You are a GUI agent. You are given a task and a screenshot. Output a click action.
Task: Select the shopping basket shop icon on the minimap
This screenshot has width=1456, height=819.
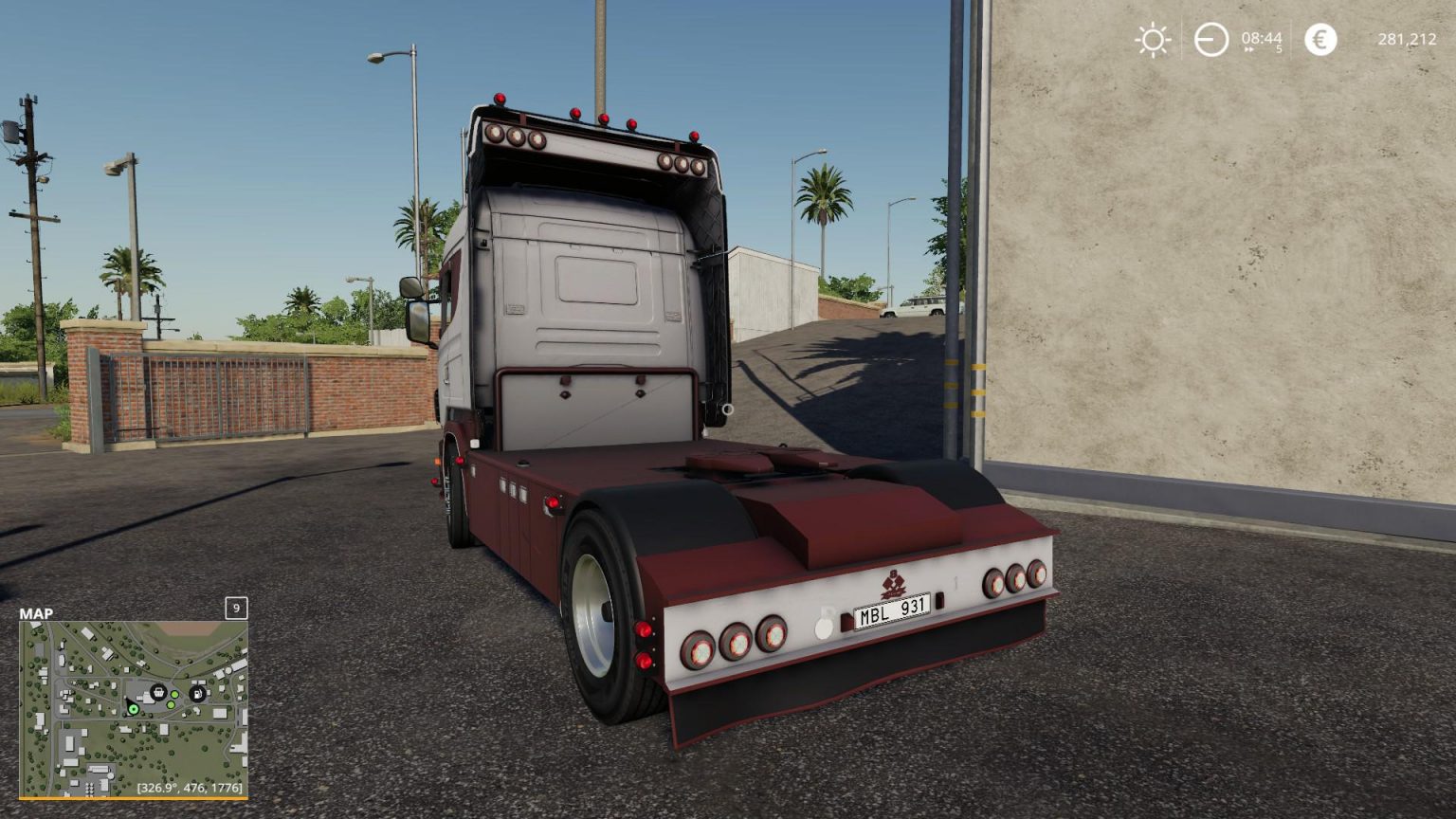157,693
